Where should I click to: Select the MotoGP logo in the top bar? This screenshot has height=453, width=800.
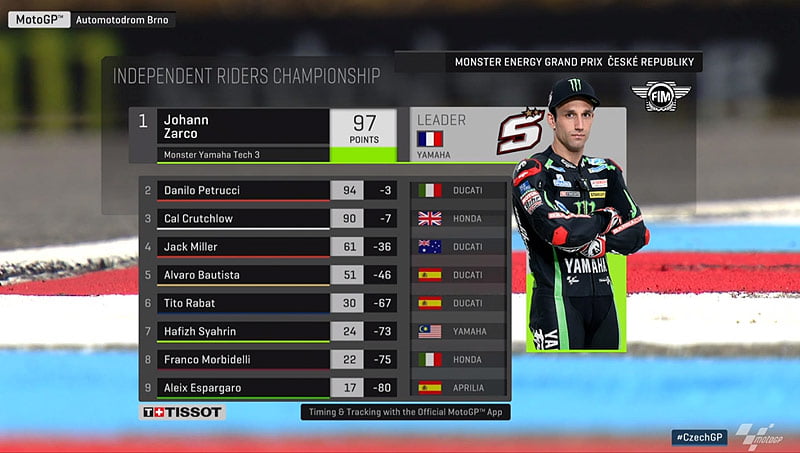click(38, 19)
